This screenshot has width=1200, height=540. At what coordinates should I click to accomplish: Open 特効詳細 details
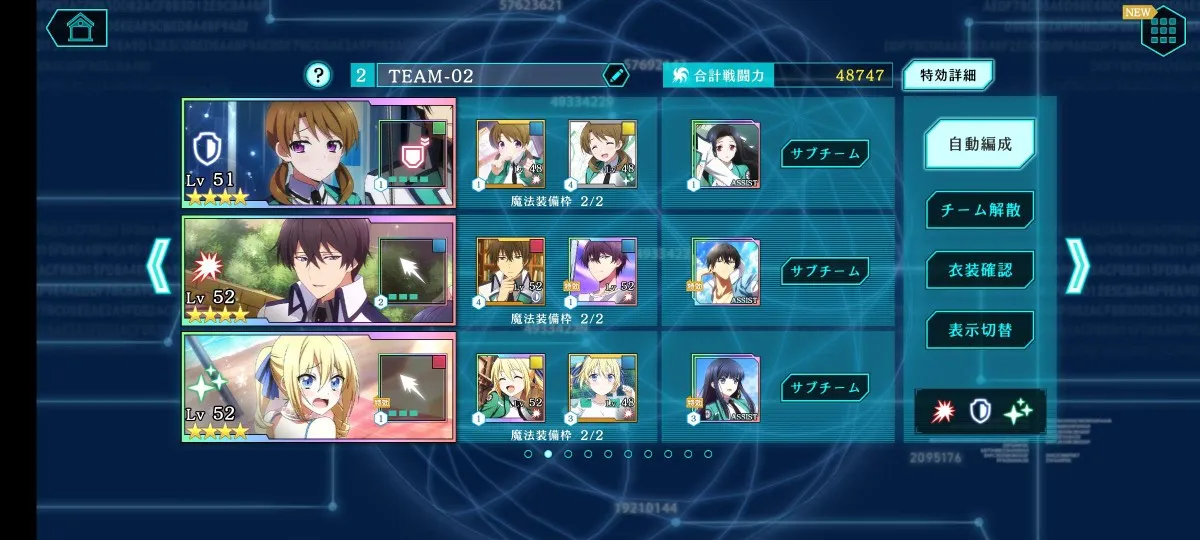pos(948,75)
